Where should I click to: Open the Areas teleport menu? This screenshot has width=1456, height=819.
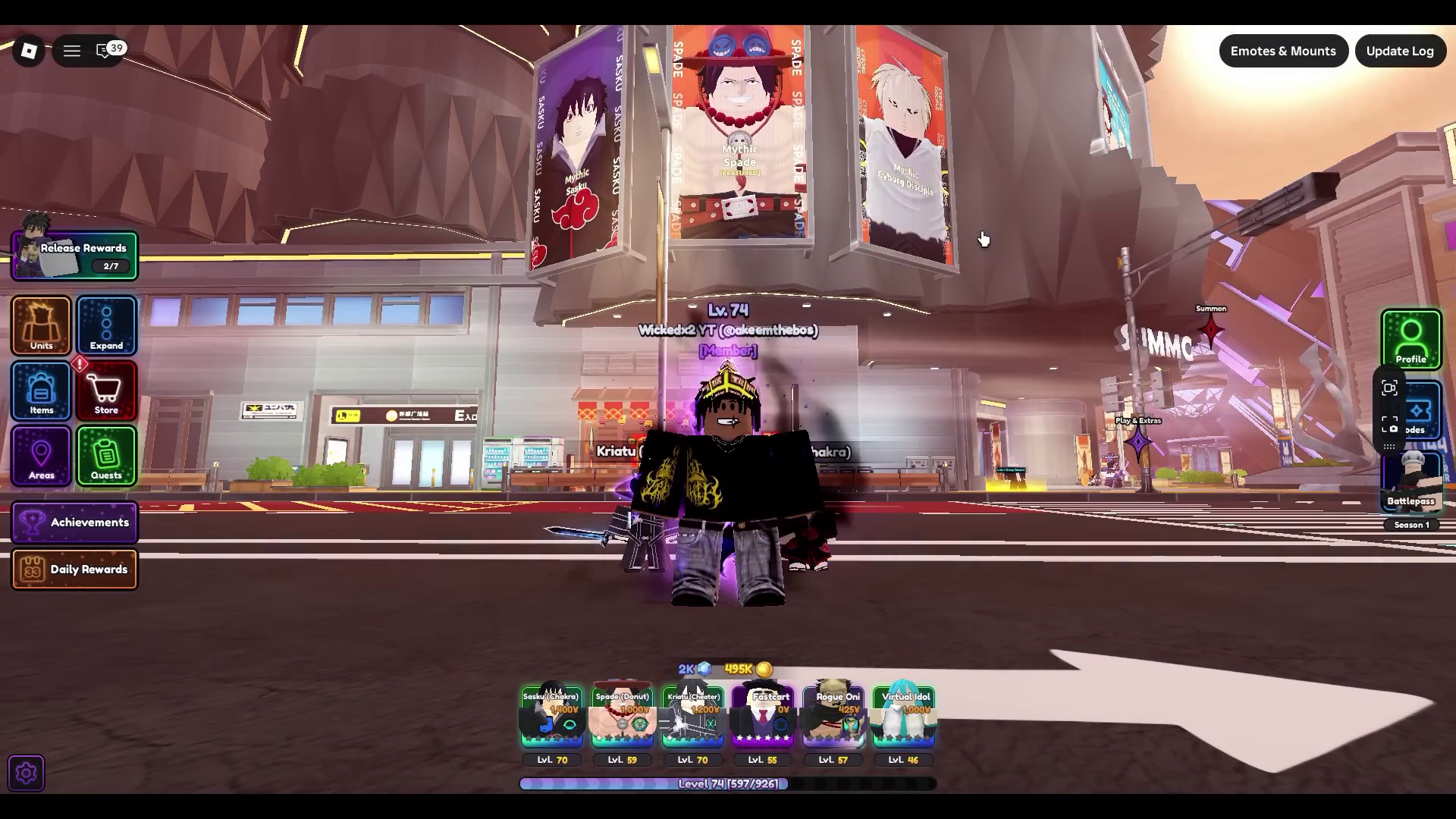point(41,456)
